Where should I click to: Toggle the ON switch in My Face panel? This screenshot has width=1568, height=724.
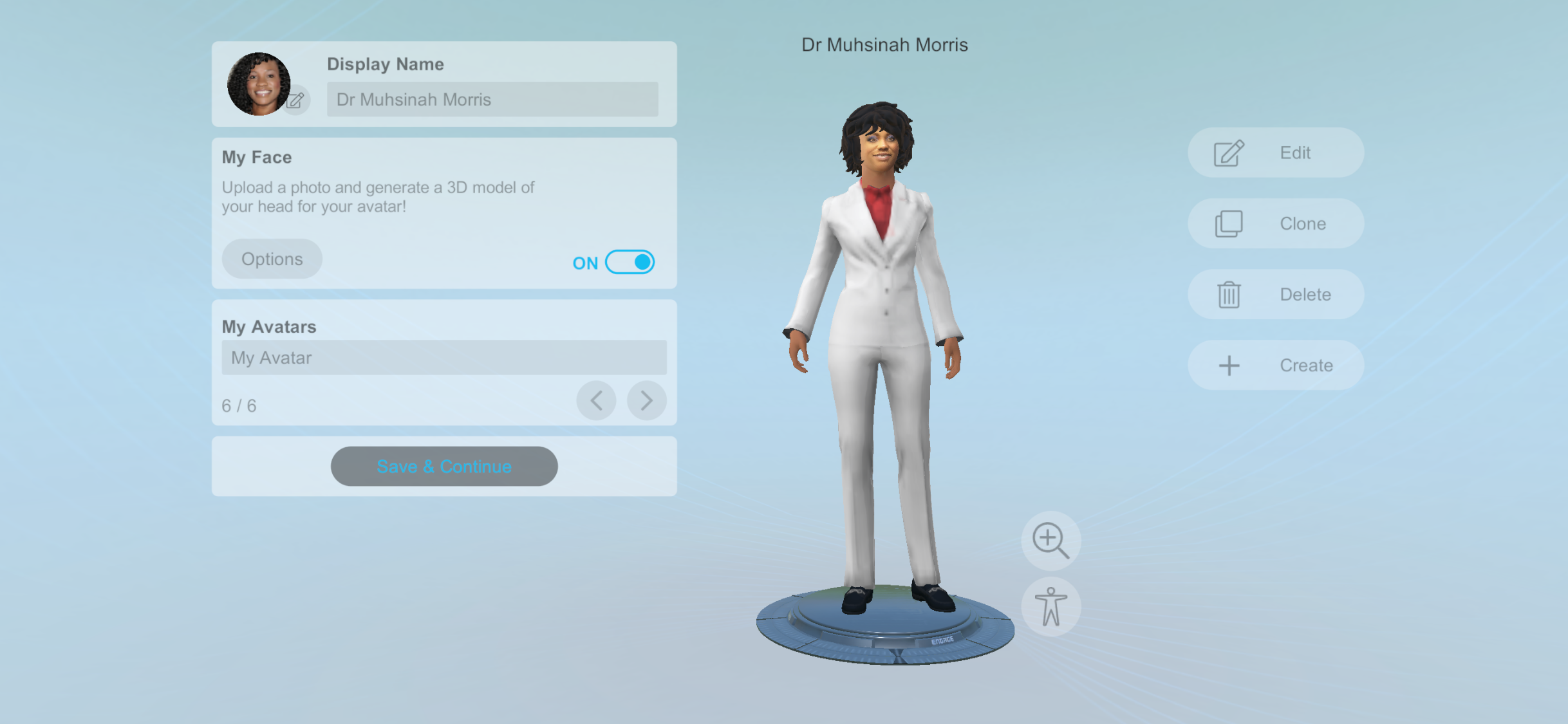[629, 262]
